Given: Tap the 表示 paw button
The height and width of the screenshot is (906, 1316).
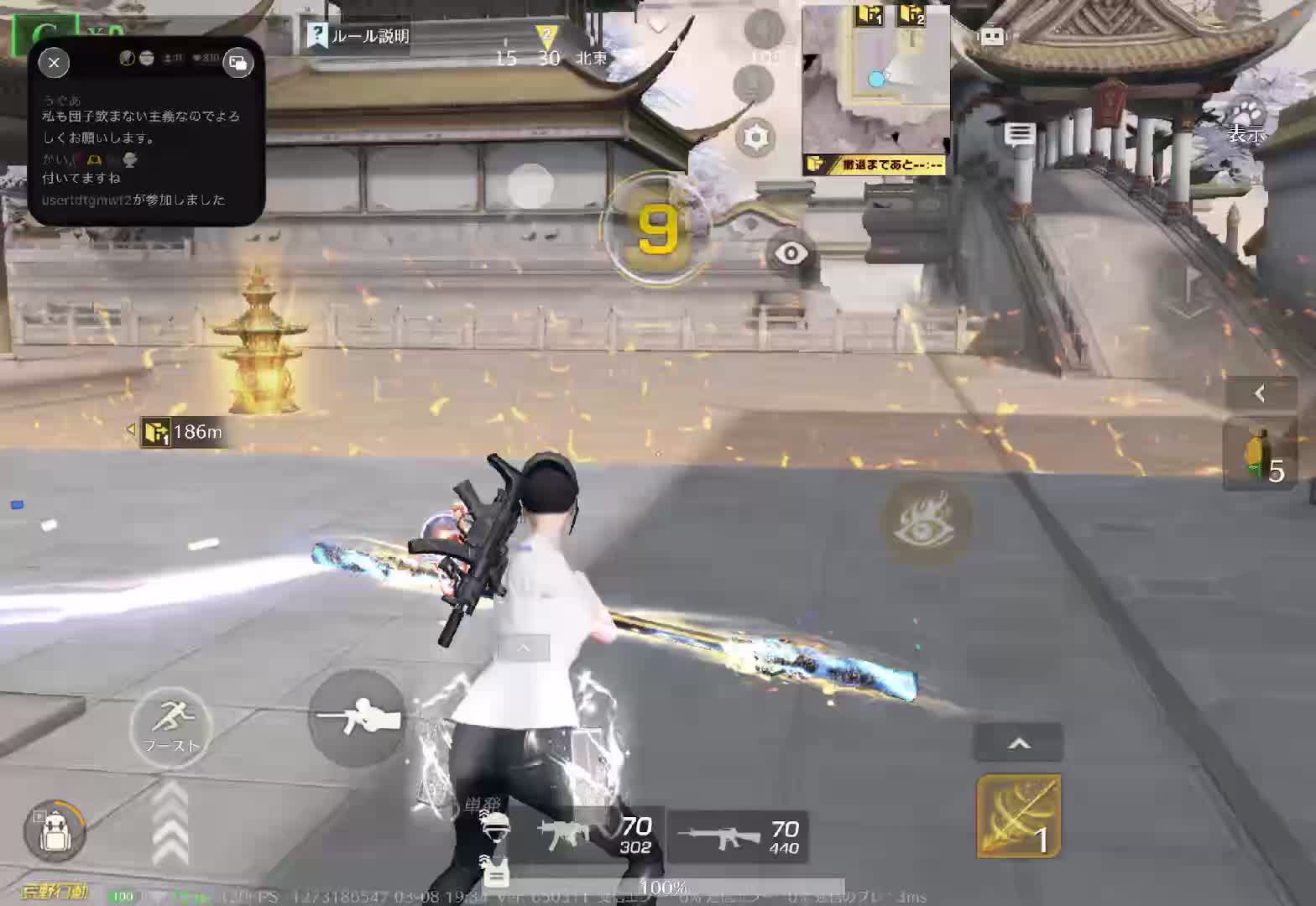Looking at the screenshot, I should pos(1246,122).
